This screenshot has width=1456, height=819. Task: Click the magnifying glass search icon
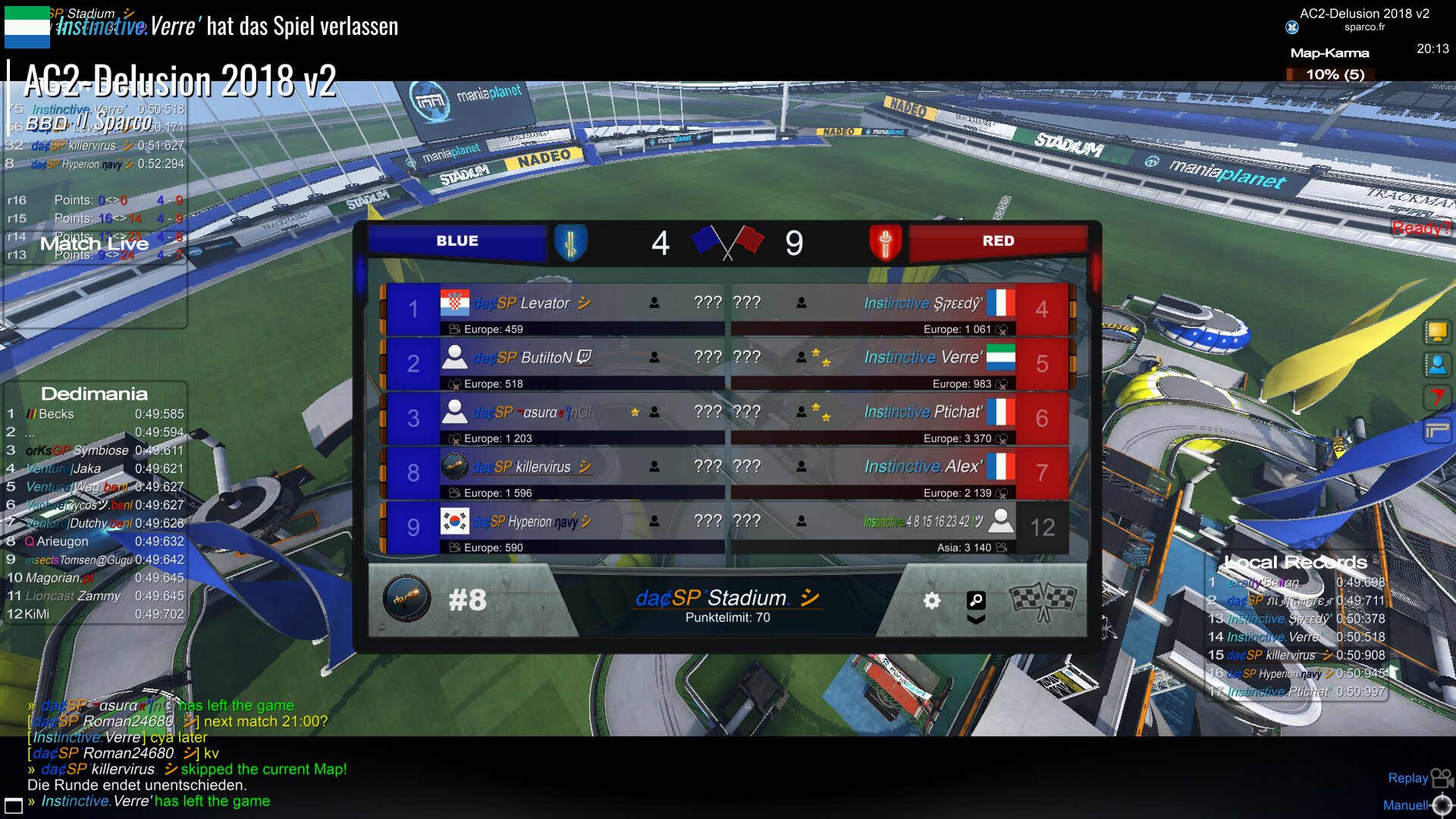(x=976, y=600)
